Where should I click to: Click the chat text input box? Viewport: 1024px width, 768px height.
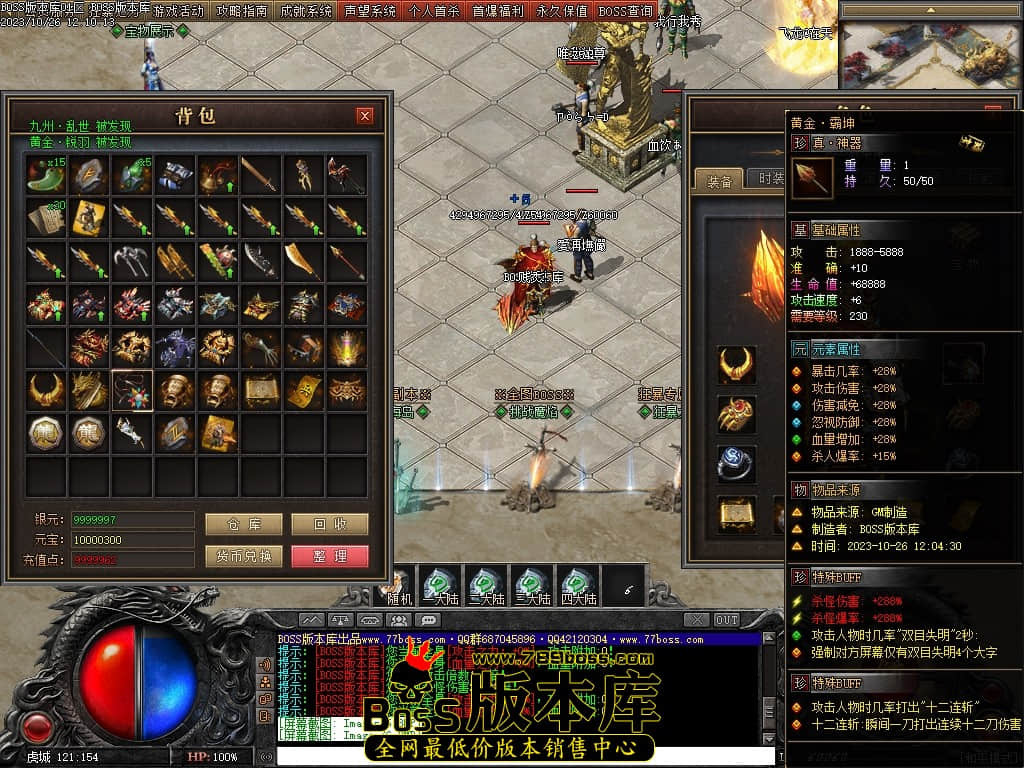click(520, 755)
